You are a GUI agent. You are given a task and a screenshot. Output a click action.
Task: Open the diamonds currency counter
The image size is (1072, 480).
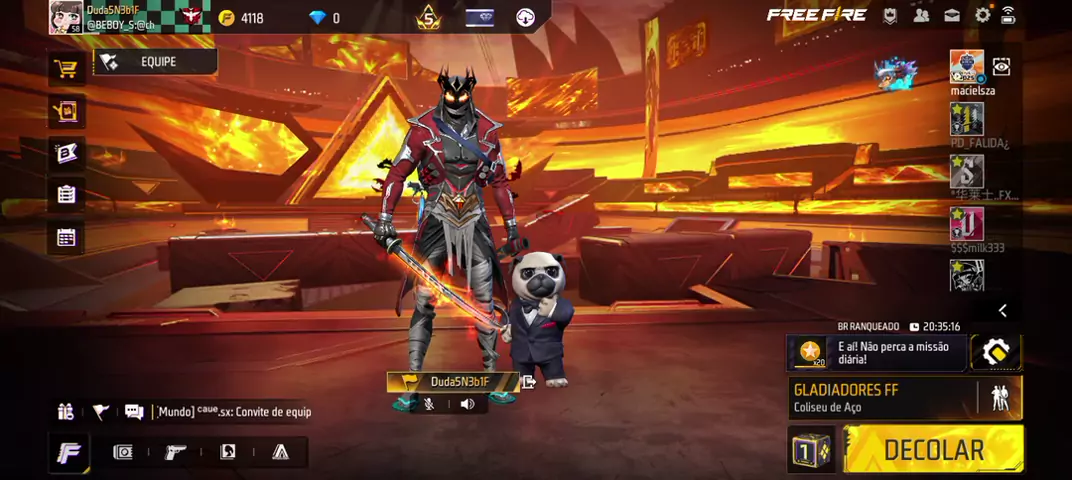[325, 18]
